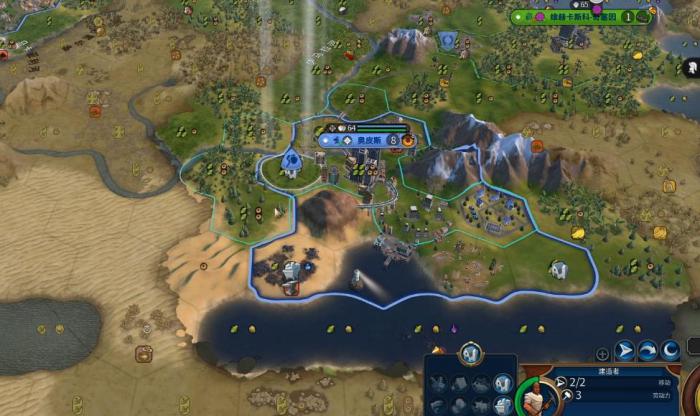Click the build panel header icon
700x416 pixels.
[x=471, y=353]
